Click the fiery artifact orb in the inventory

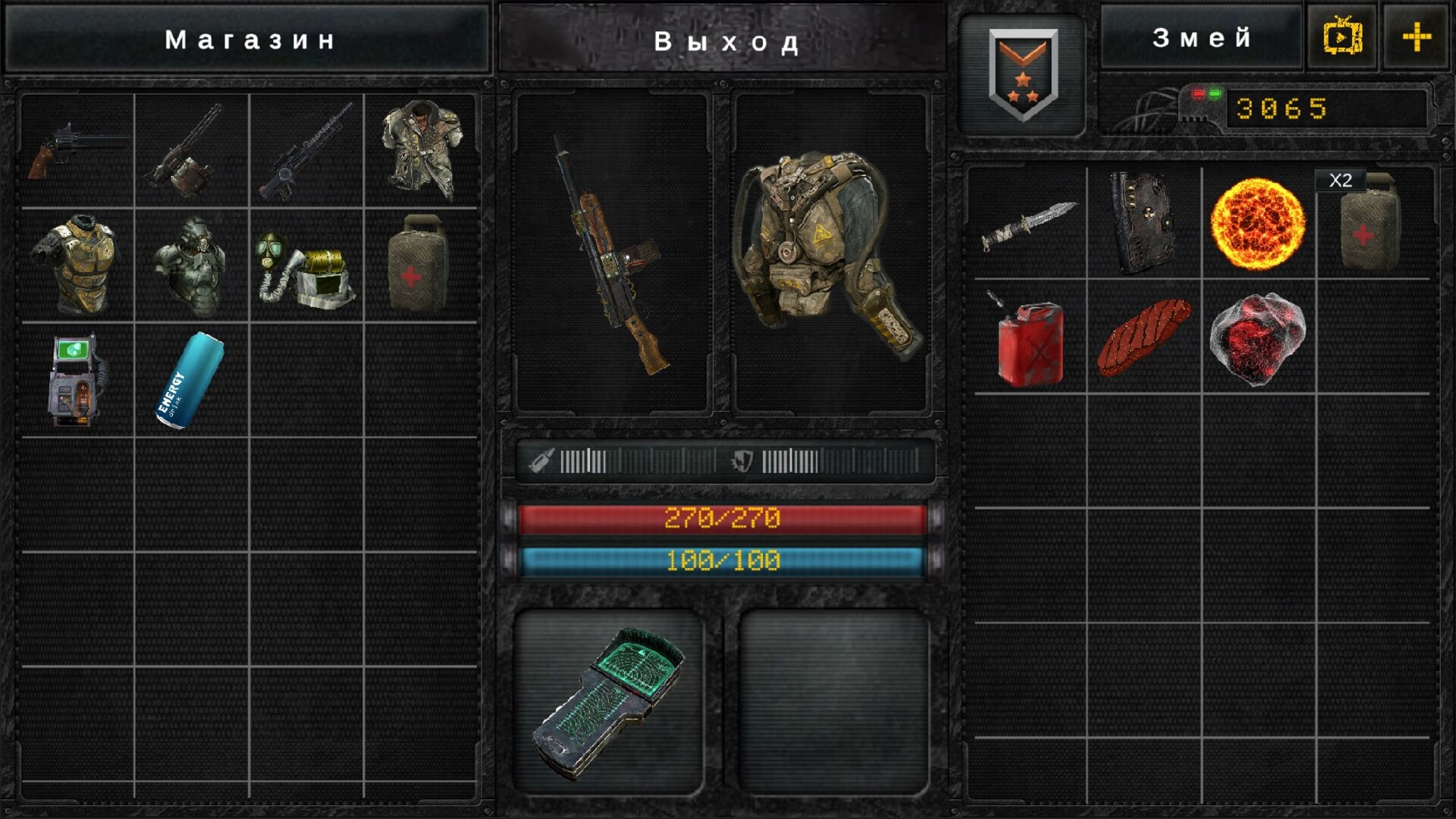click(x=1259, y=225)
